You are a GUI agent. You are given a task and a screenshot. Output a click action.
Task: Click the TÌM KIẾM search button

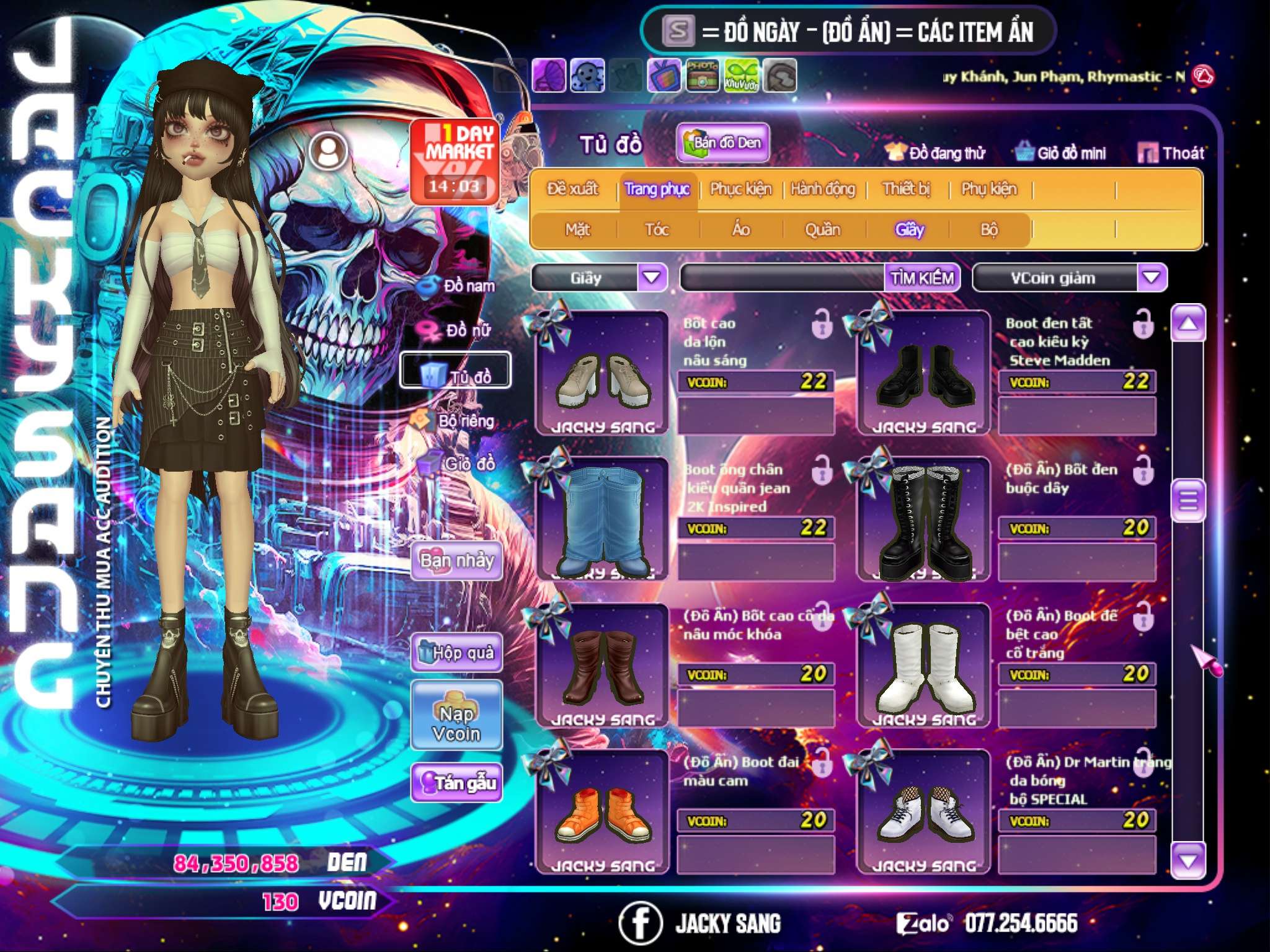pos(922,278)
